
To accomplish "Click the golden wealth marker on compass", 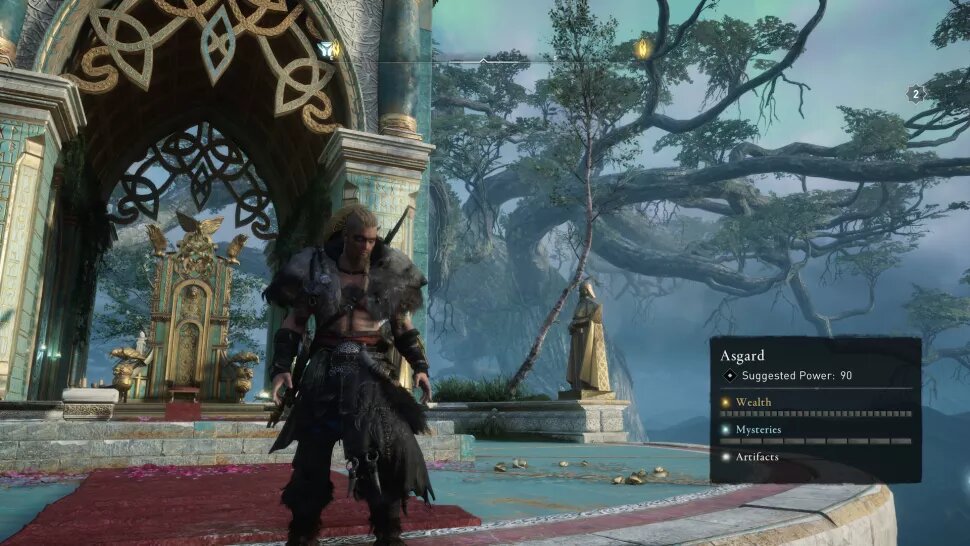I will pyautogui.click(x=642, y=48).
